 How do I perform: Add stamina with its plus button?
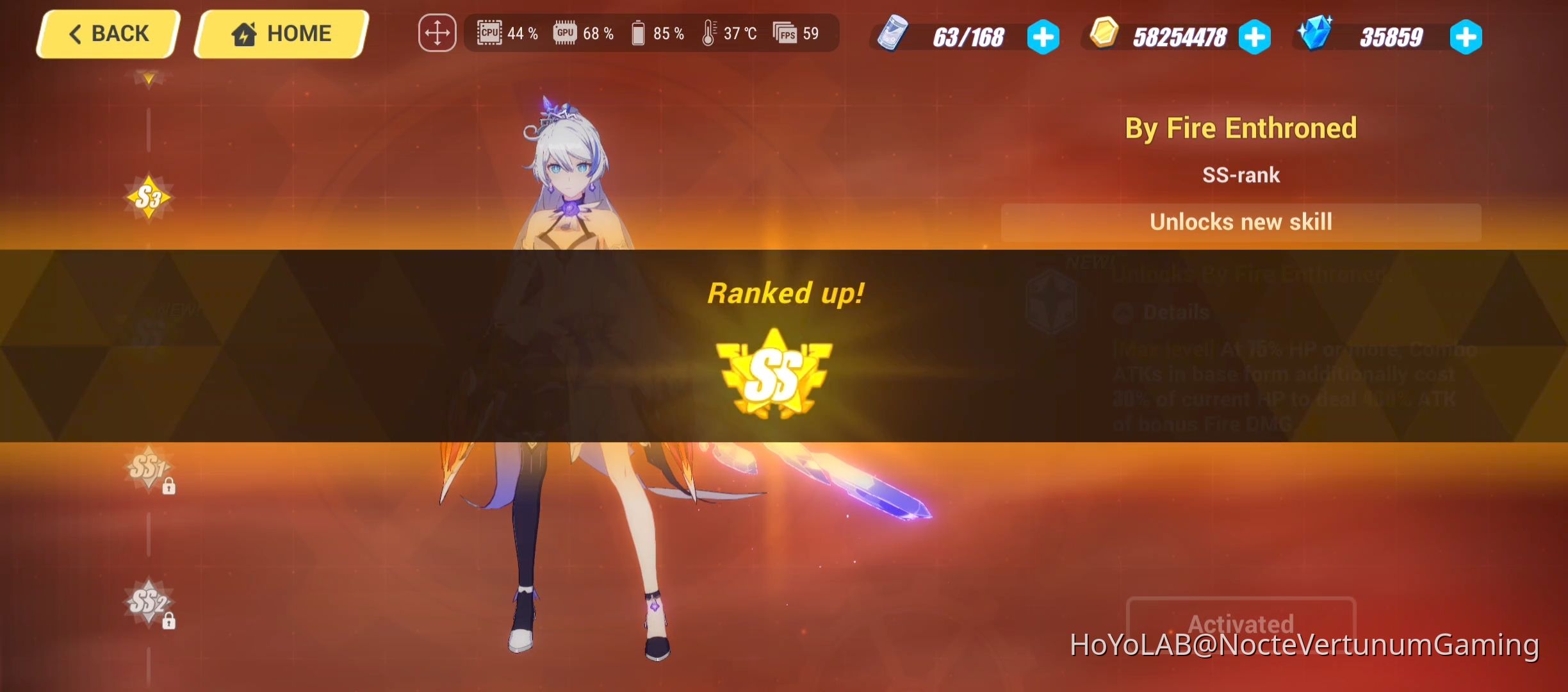1043,37
